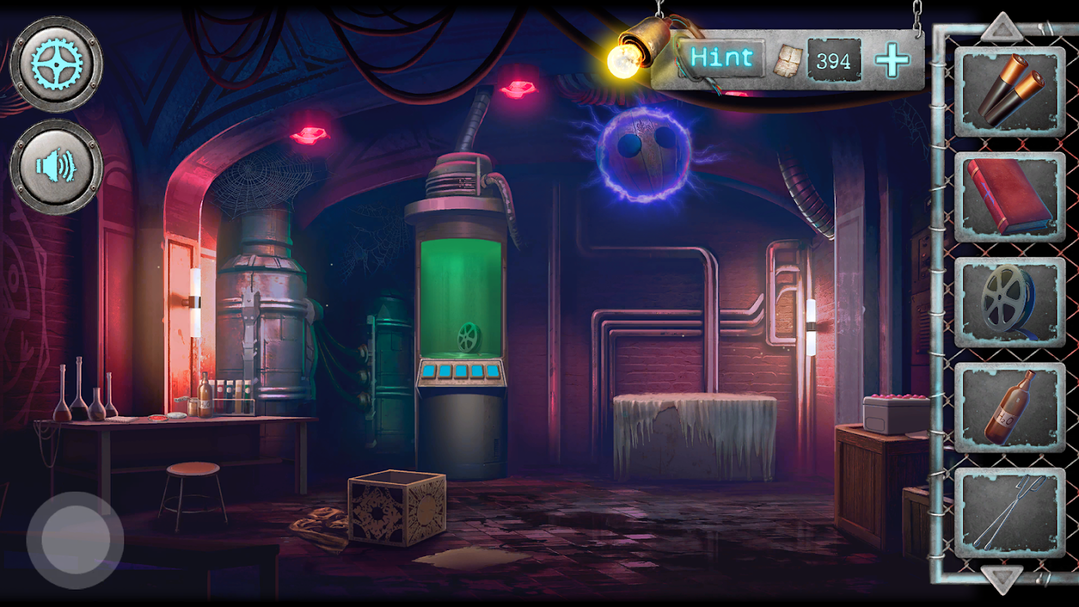Show earlier items with the inventory up arrow
The height and width of the screenshot is (607, 1079).
coord(1001,27)
